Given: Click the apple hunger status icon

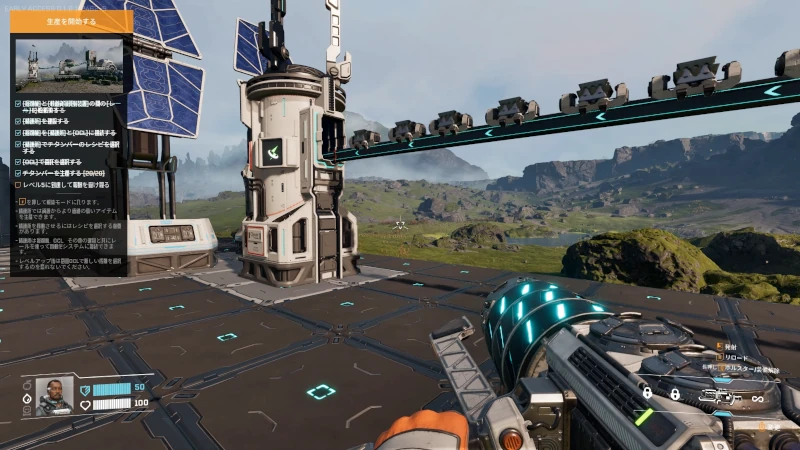Looking at the screenshot, I should [x=27, y=384].
